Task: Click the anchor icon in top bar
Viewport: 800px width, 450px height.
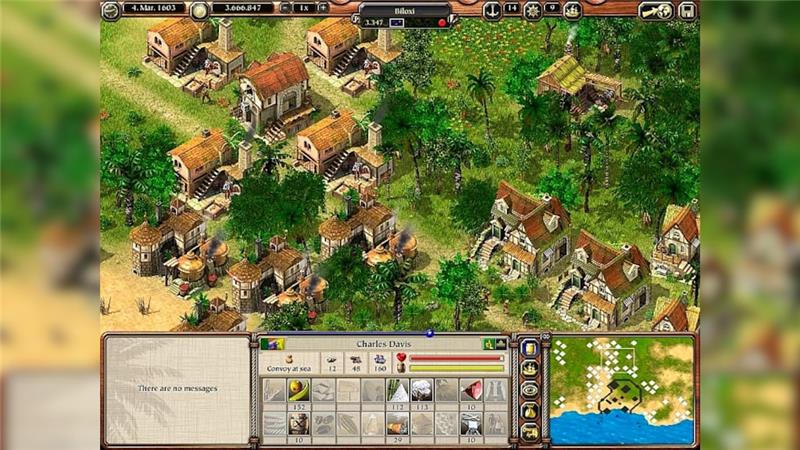Action: tap(491, 10)
